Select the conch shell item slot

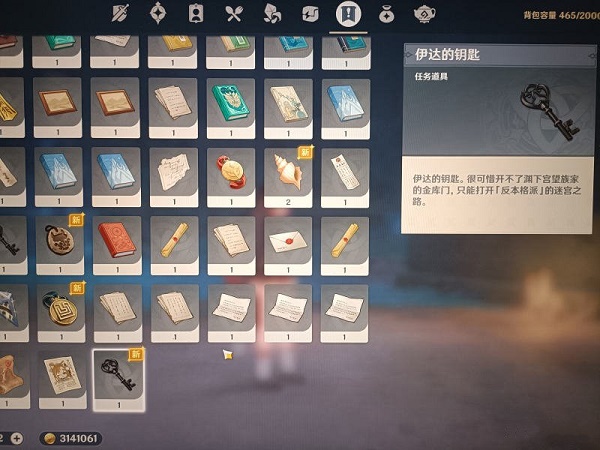click(x=288, y=174)
